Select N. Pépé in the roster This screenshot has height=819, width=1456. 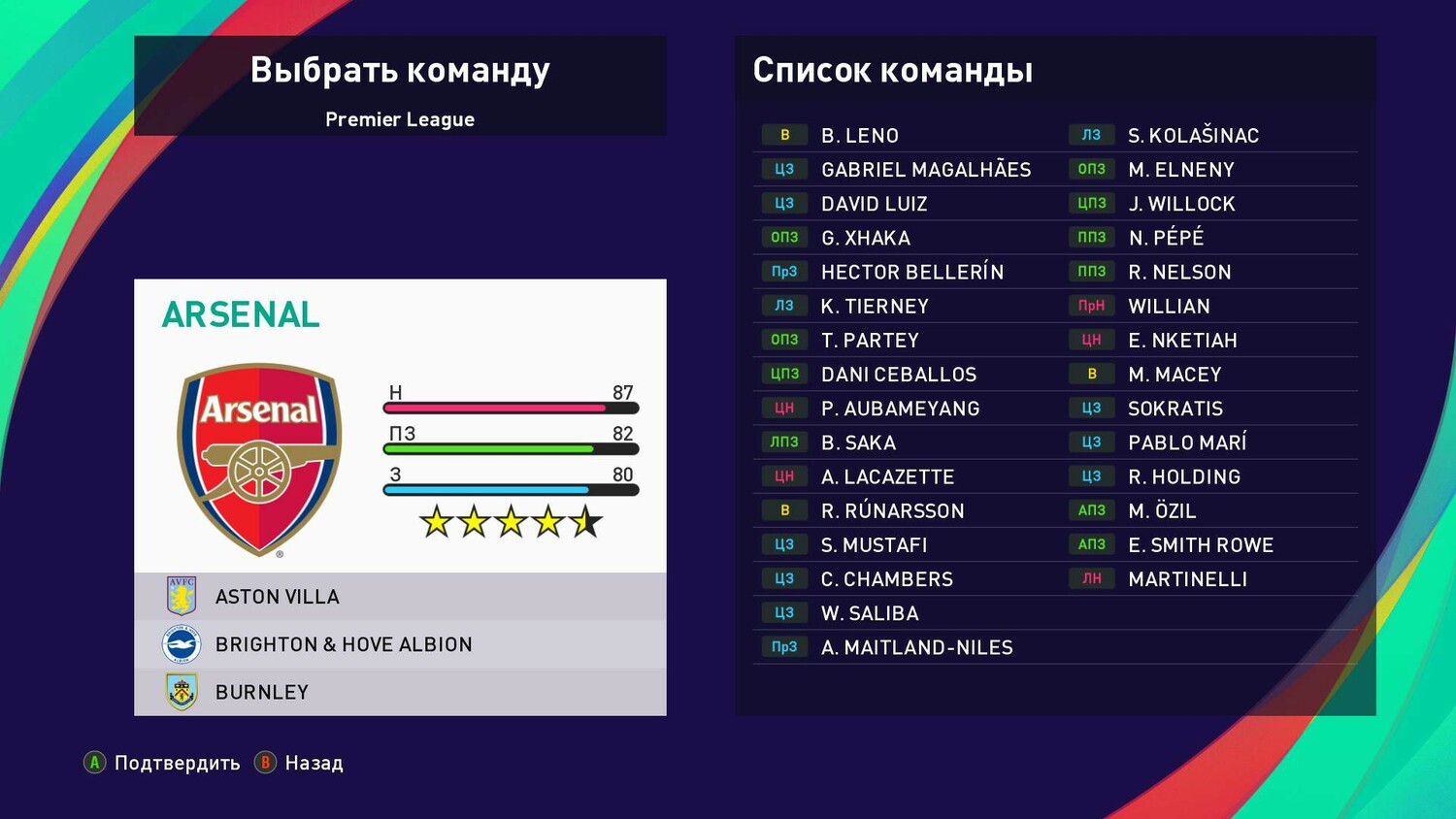[1166, 238]
